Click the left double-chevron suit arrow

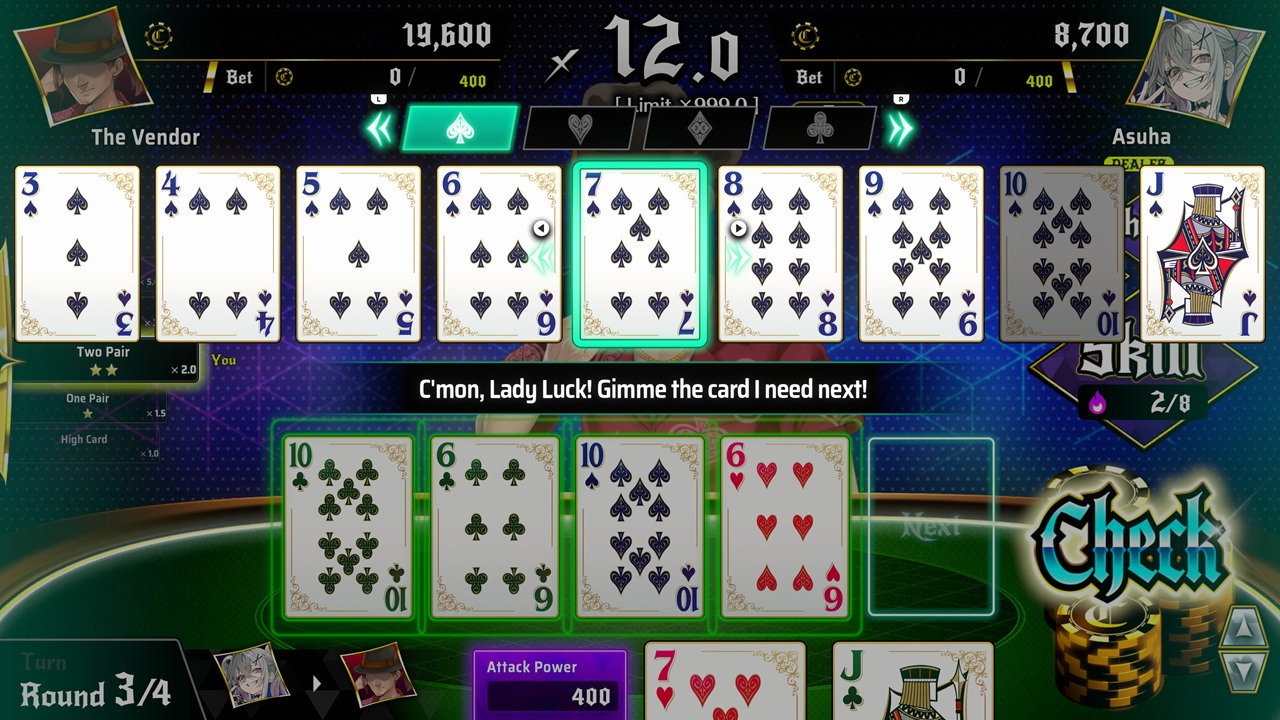click(x=381, y=128)
